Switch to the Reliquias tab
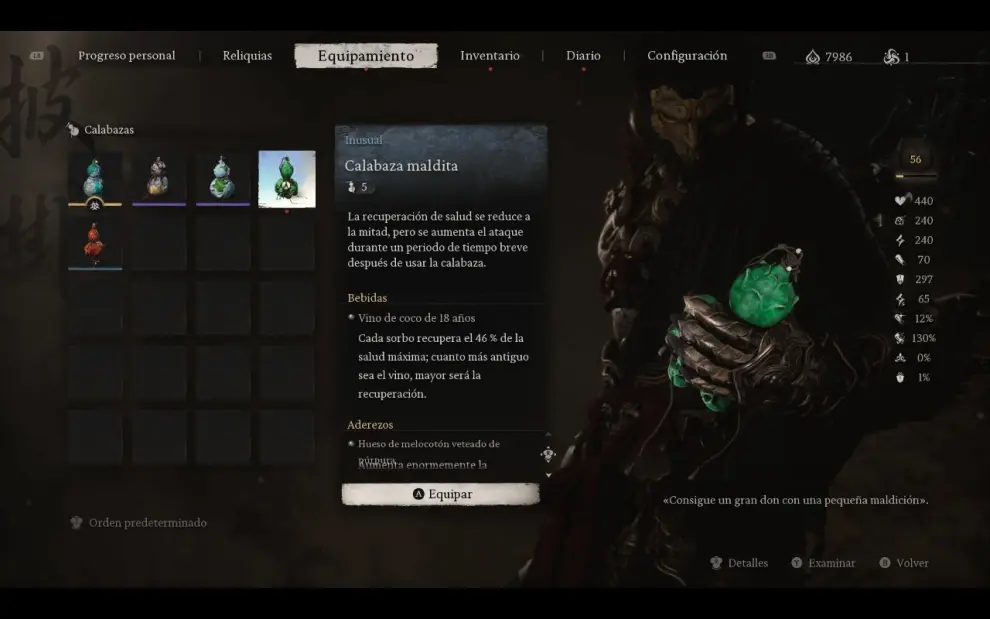 coord(247,56)
